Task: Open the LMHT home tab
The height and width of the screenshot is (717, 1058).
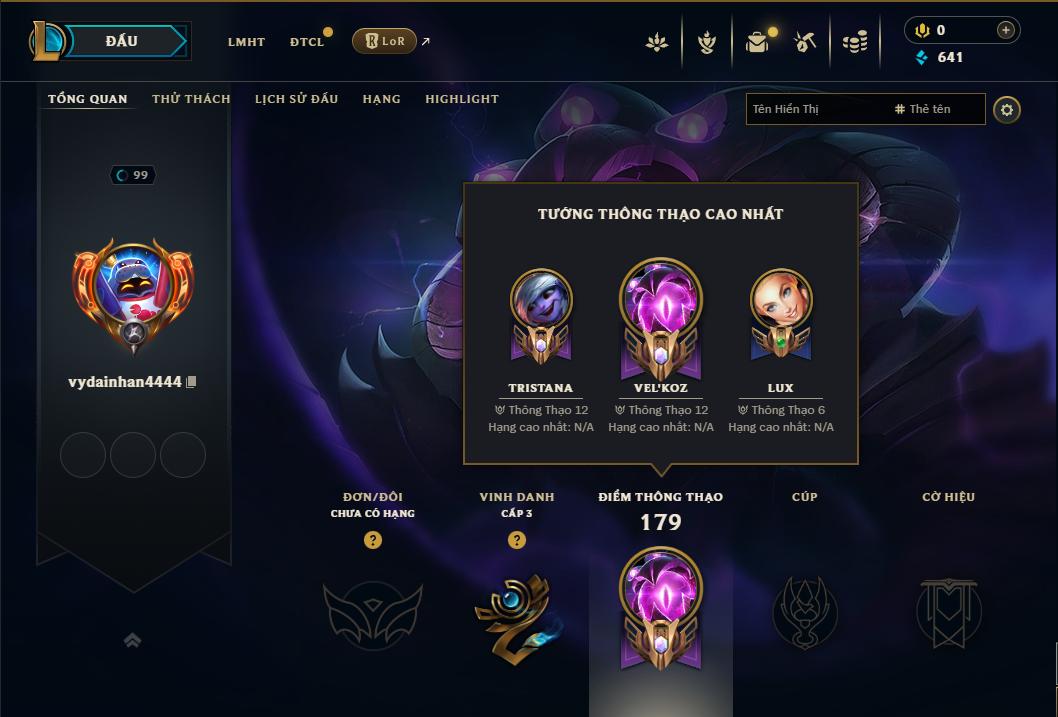Action: pos(246,42)
